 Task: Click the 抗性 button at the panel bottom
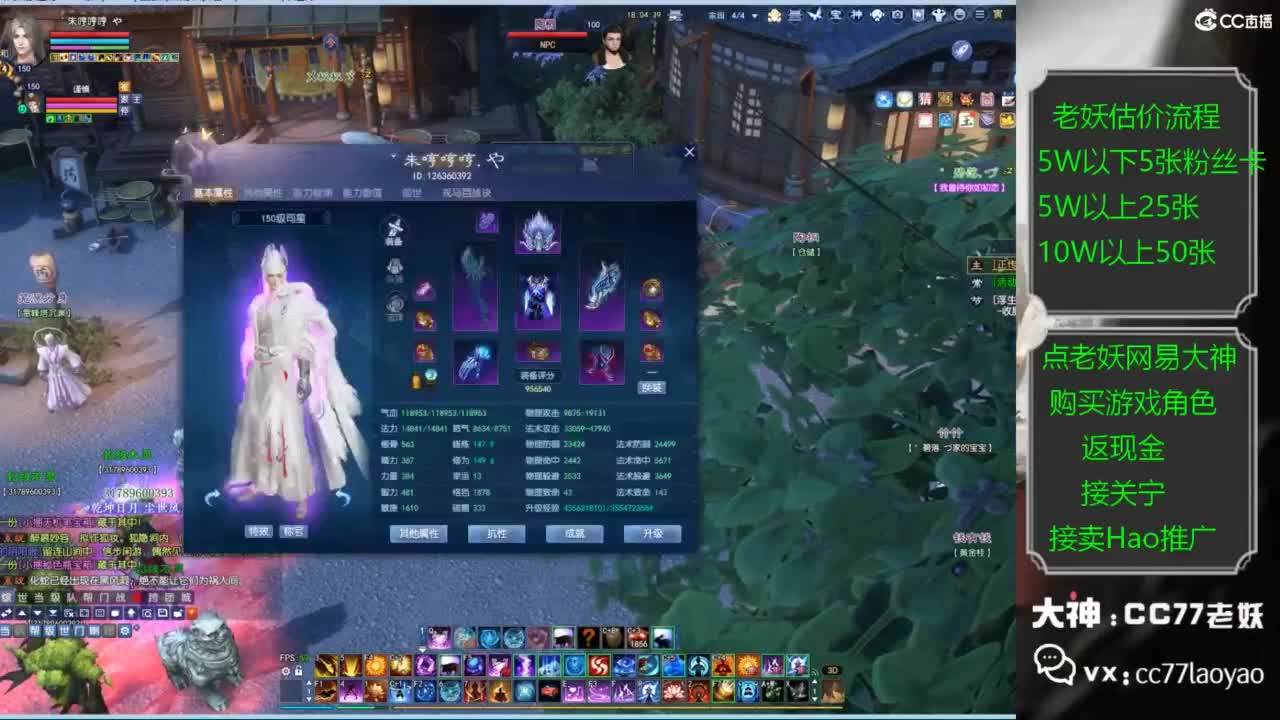click(x=495, y=534)
